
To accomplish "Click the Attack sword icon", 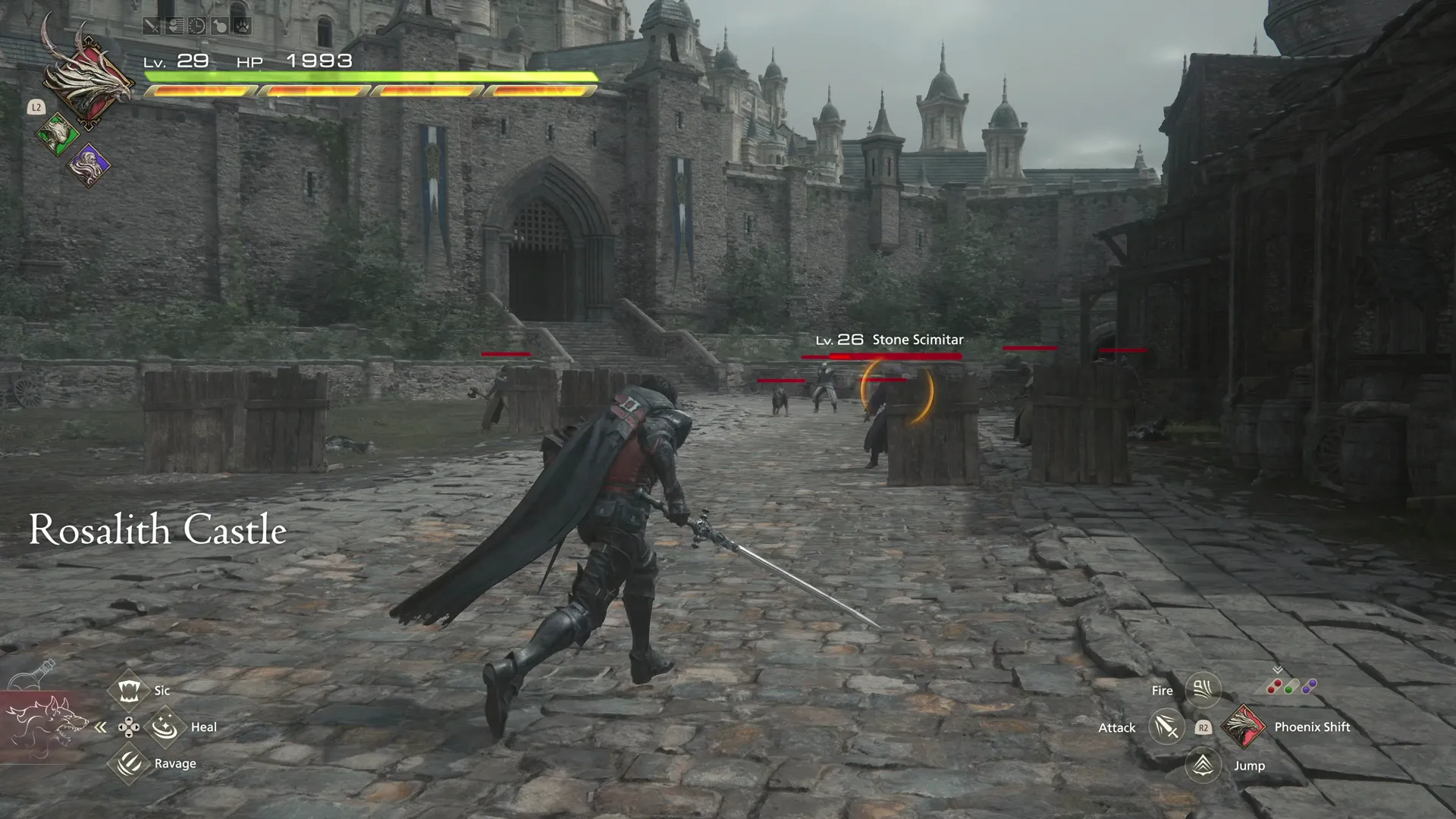I will 1166,726.
